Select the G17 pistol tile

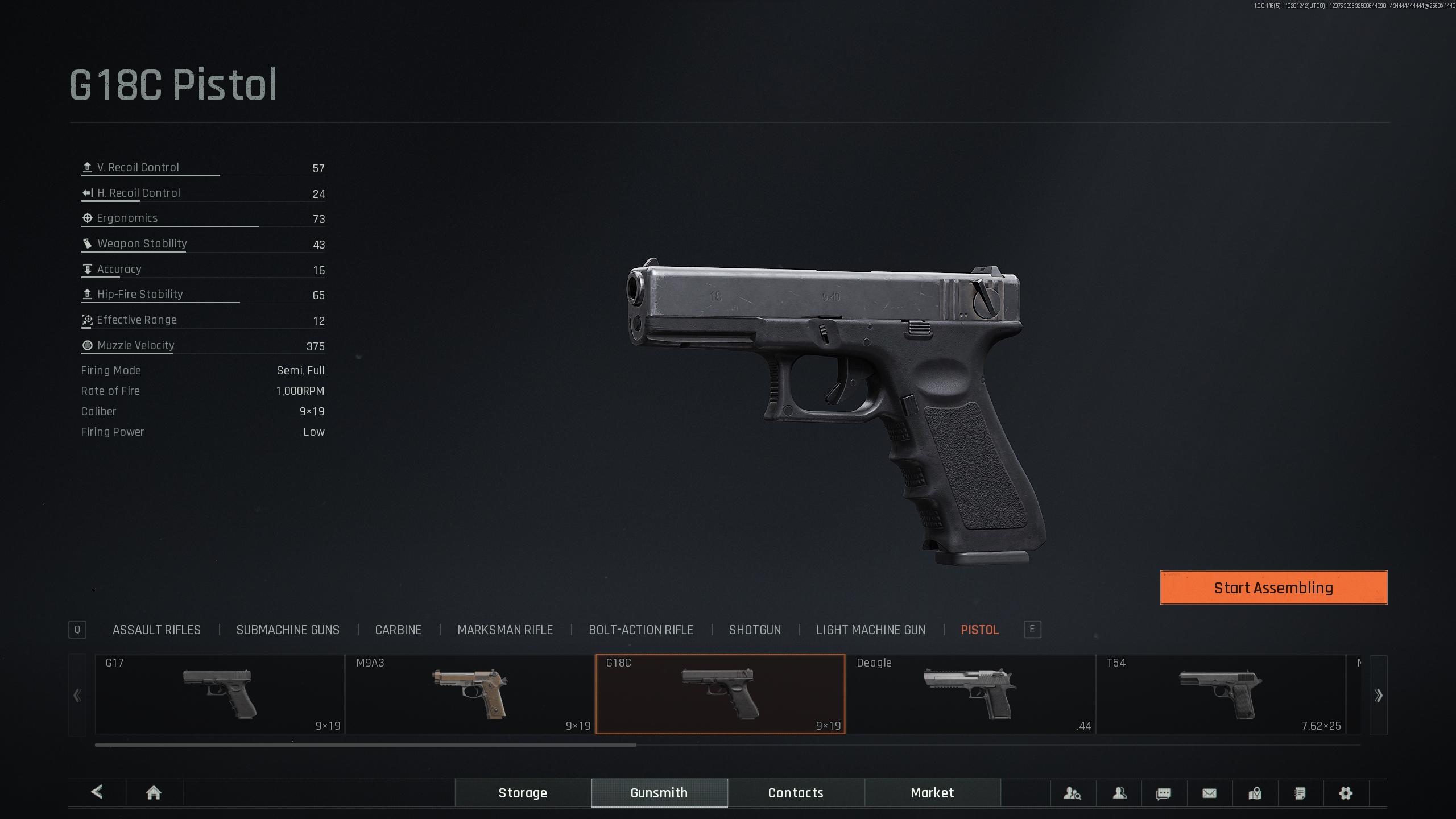click(x=220, y=694)
